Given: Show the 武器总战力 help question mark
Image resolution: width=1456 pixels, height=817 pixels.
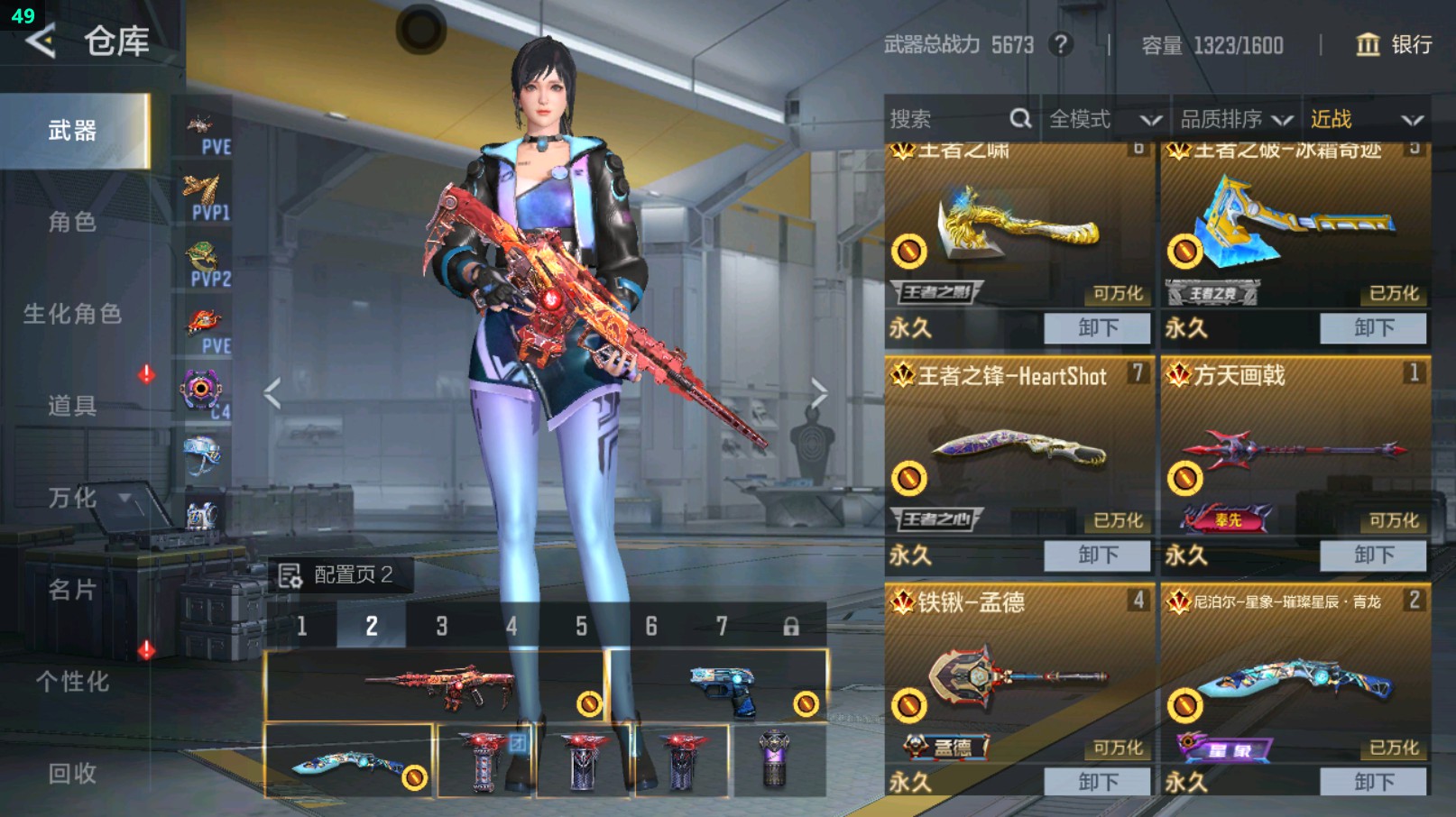Looking at the screenshot, I should 1061,44.
